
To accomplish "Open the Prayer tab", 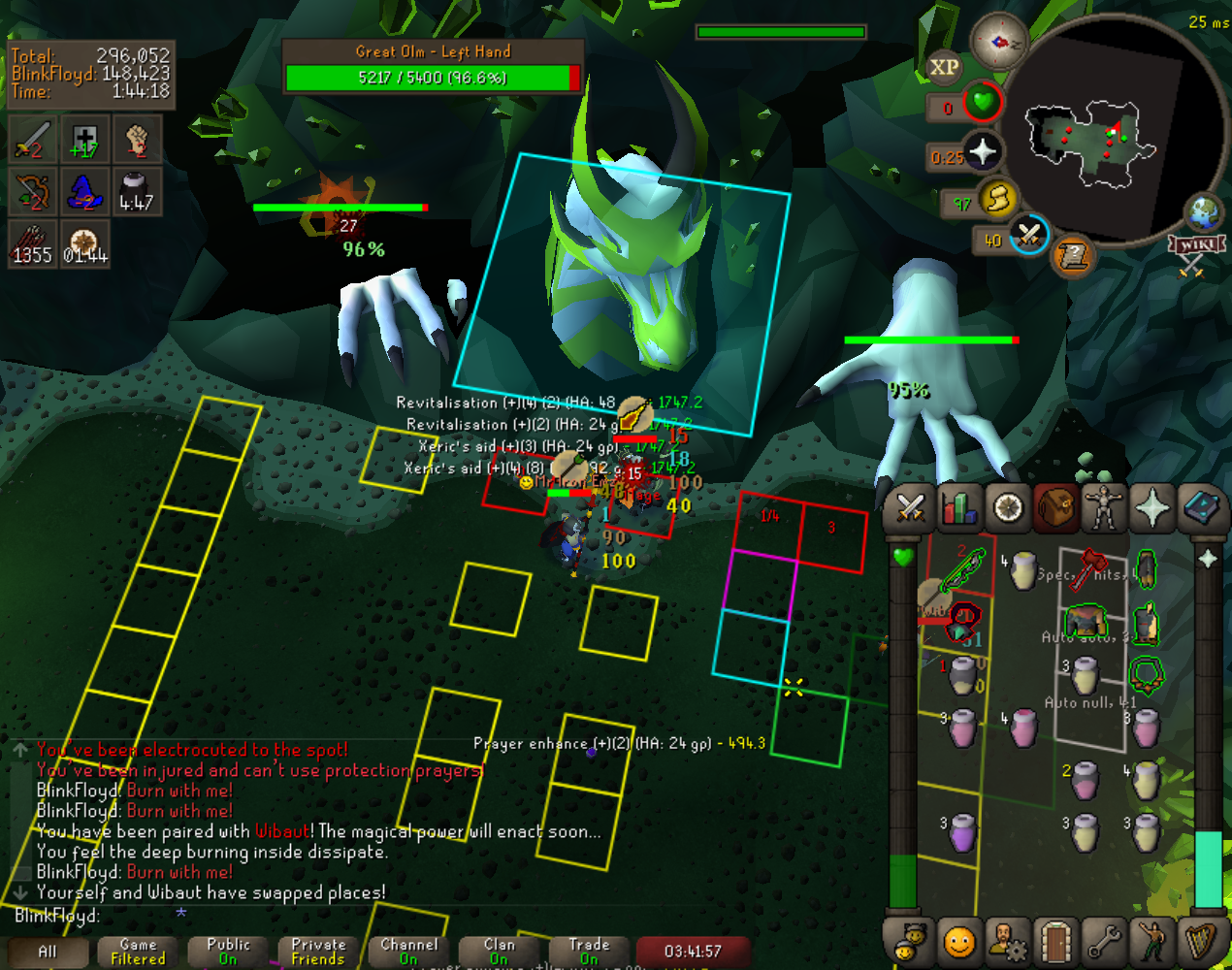I will [1152, 508].
